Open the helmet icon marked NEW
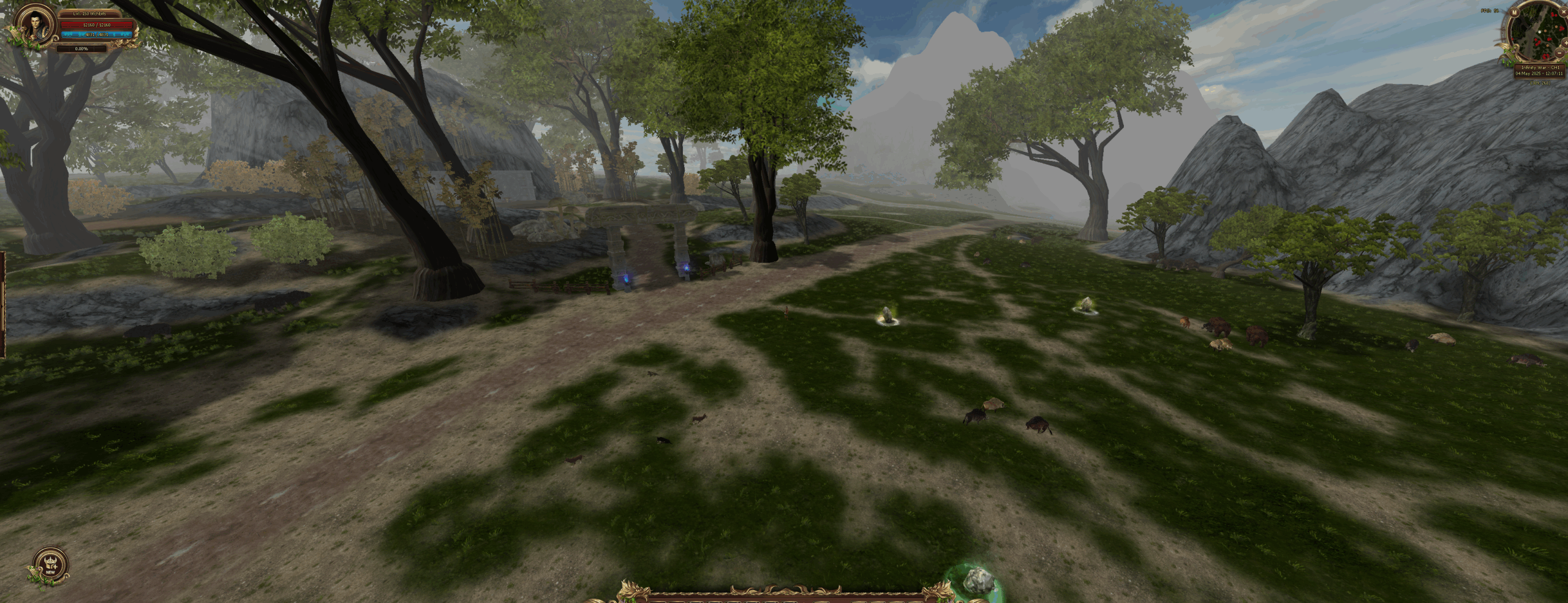1568x603 pixels. (x=50, y=565)
